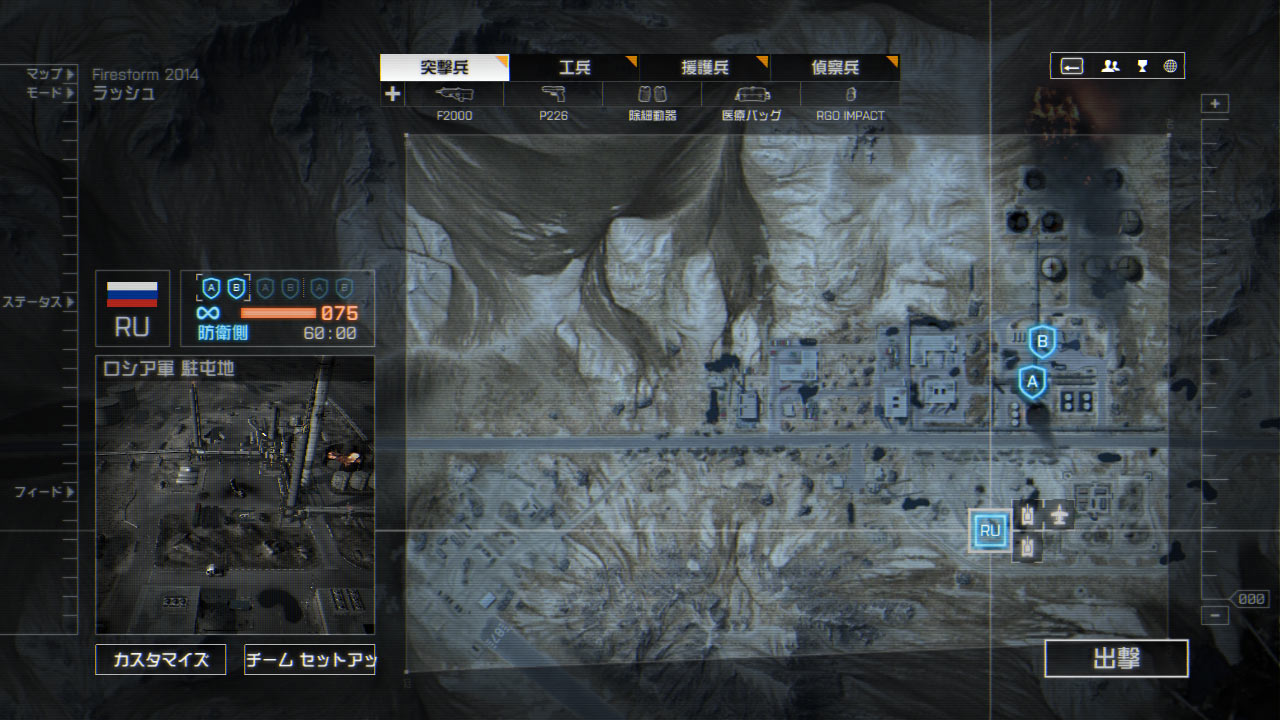Show the trophy scoreboard icon
The width and height of the screenshot is (1280, 720).
1142,66
